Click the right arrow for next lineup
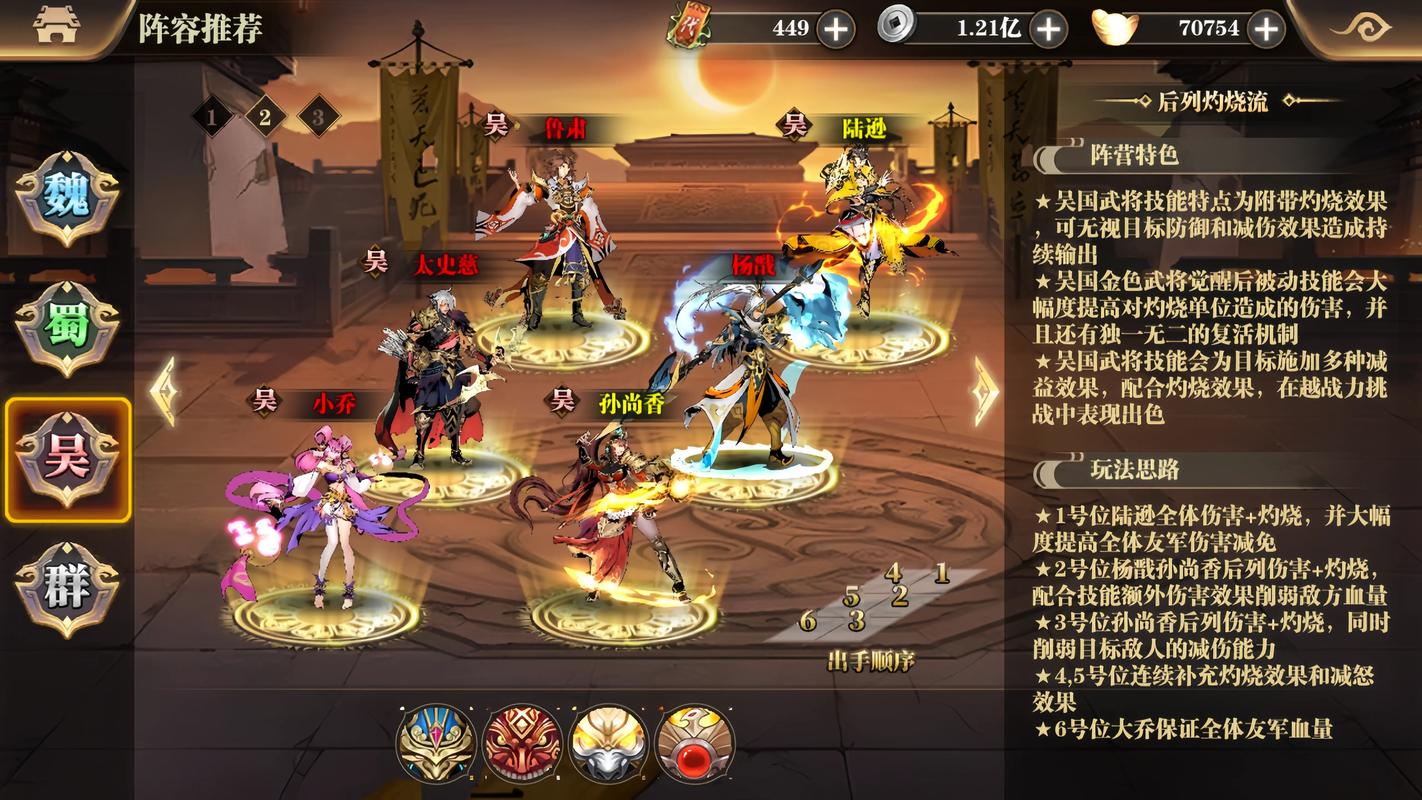The image size is (1422, 800). point(985,392)
